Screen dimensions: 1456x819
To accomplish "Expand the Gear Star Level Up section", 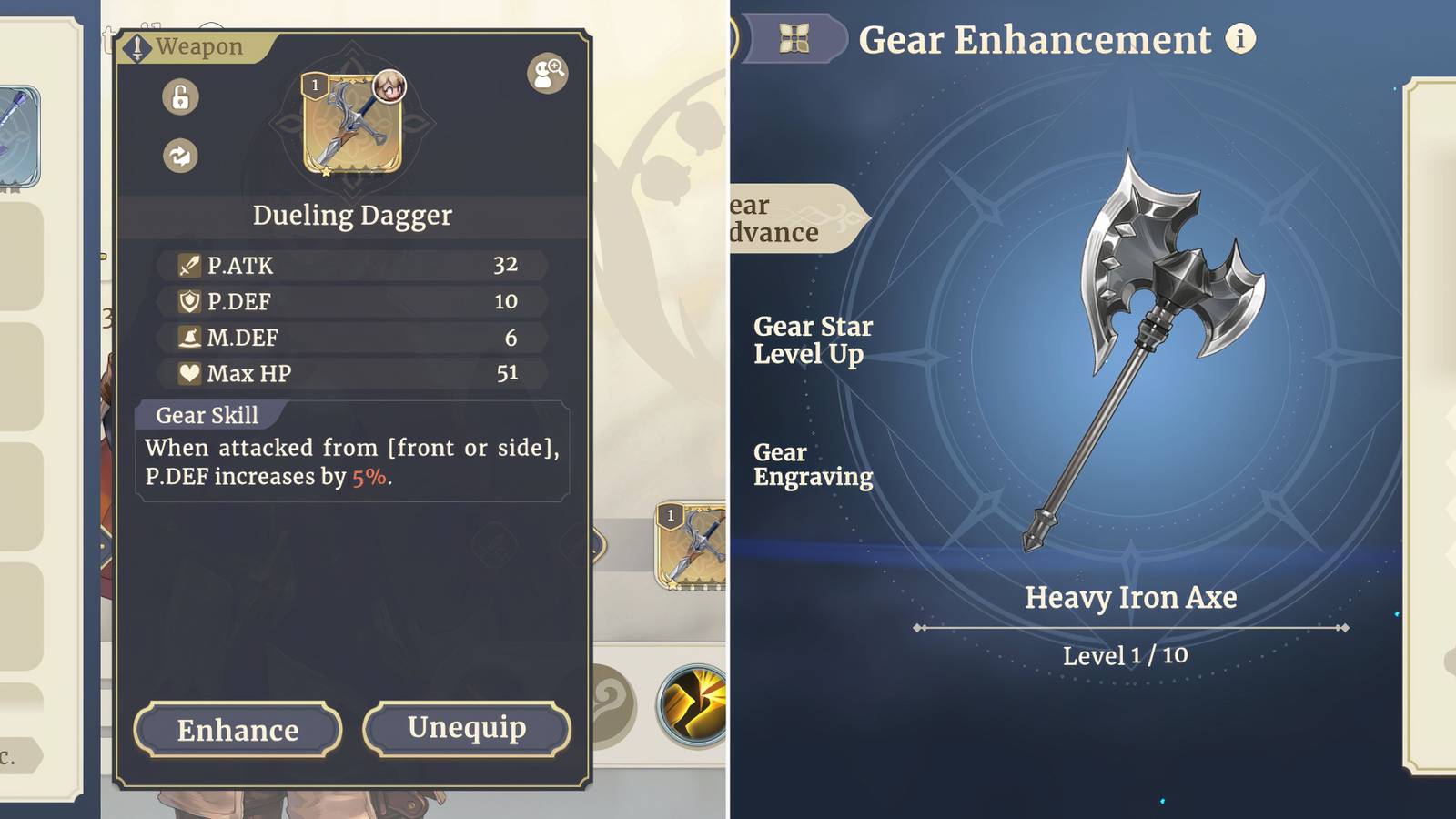I will point(813,340).
